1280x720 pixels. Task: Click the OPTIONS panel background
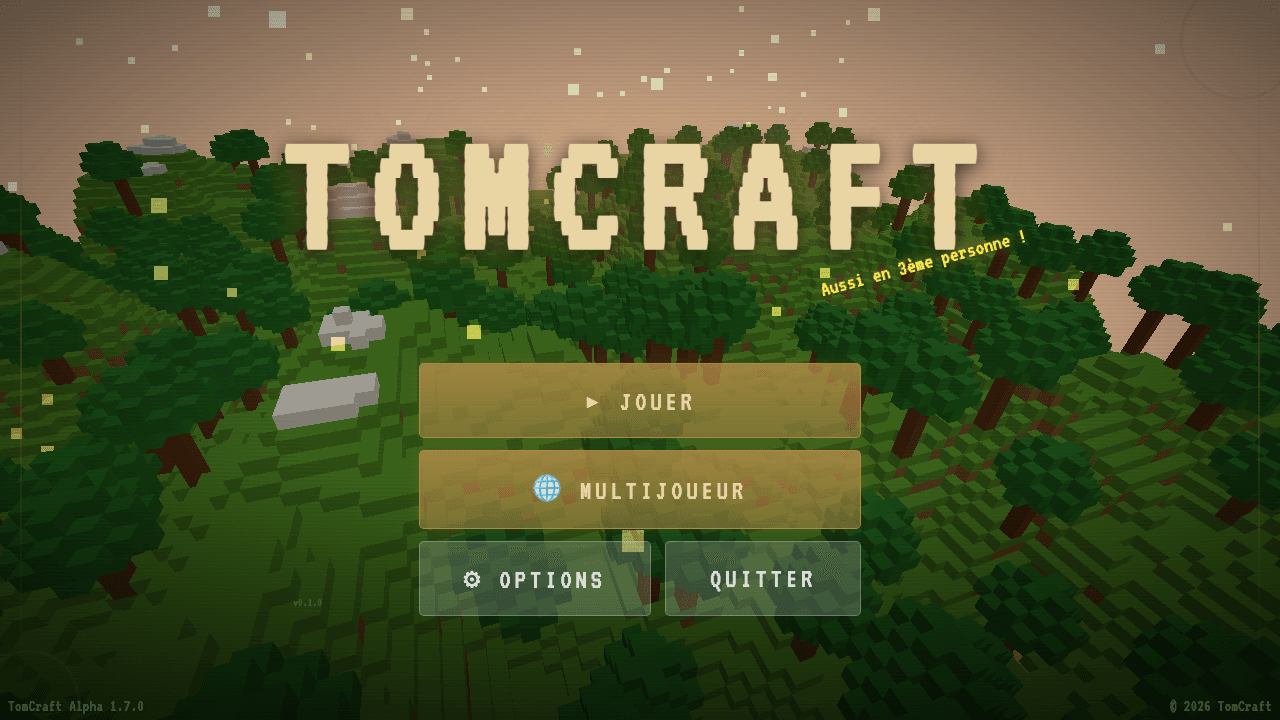535,579
